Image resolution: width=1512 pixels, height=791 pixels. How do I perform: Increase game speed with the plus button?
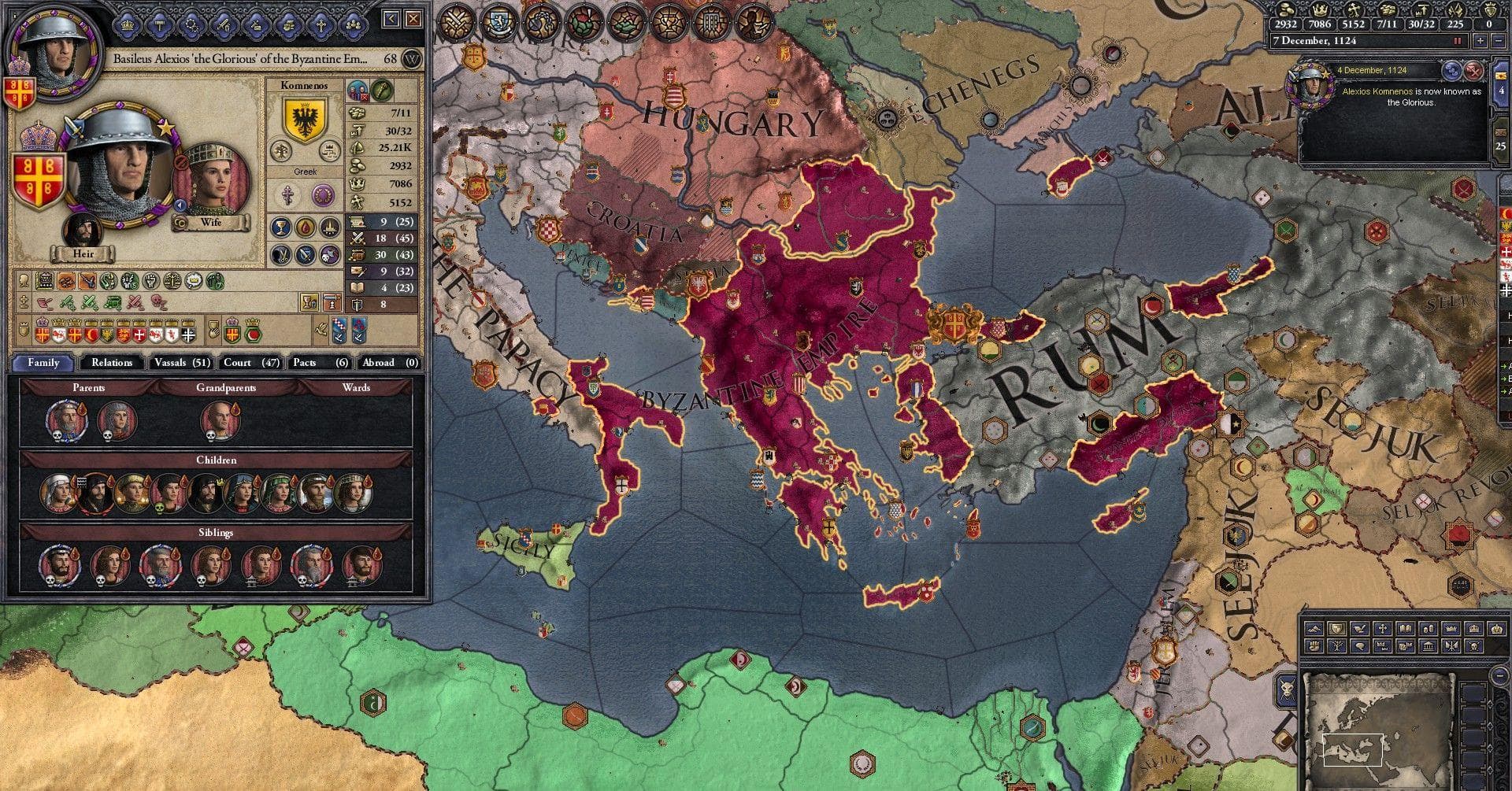[1481, 41]
